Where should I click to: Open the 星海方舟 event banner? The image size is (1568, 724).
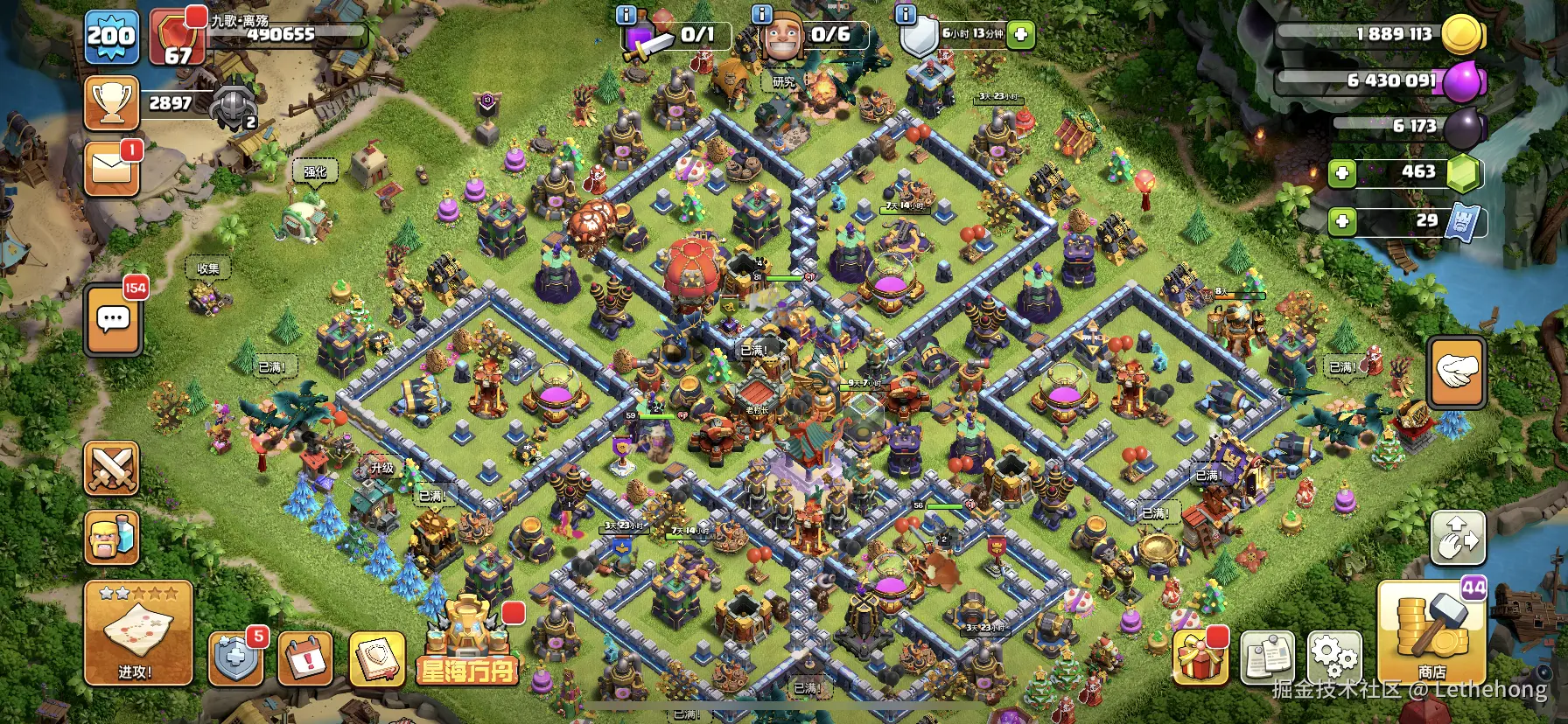coord(467,643)
